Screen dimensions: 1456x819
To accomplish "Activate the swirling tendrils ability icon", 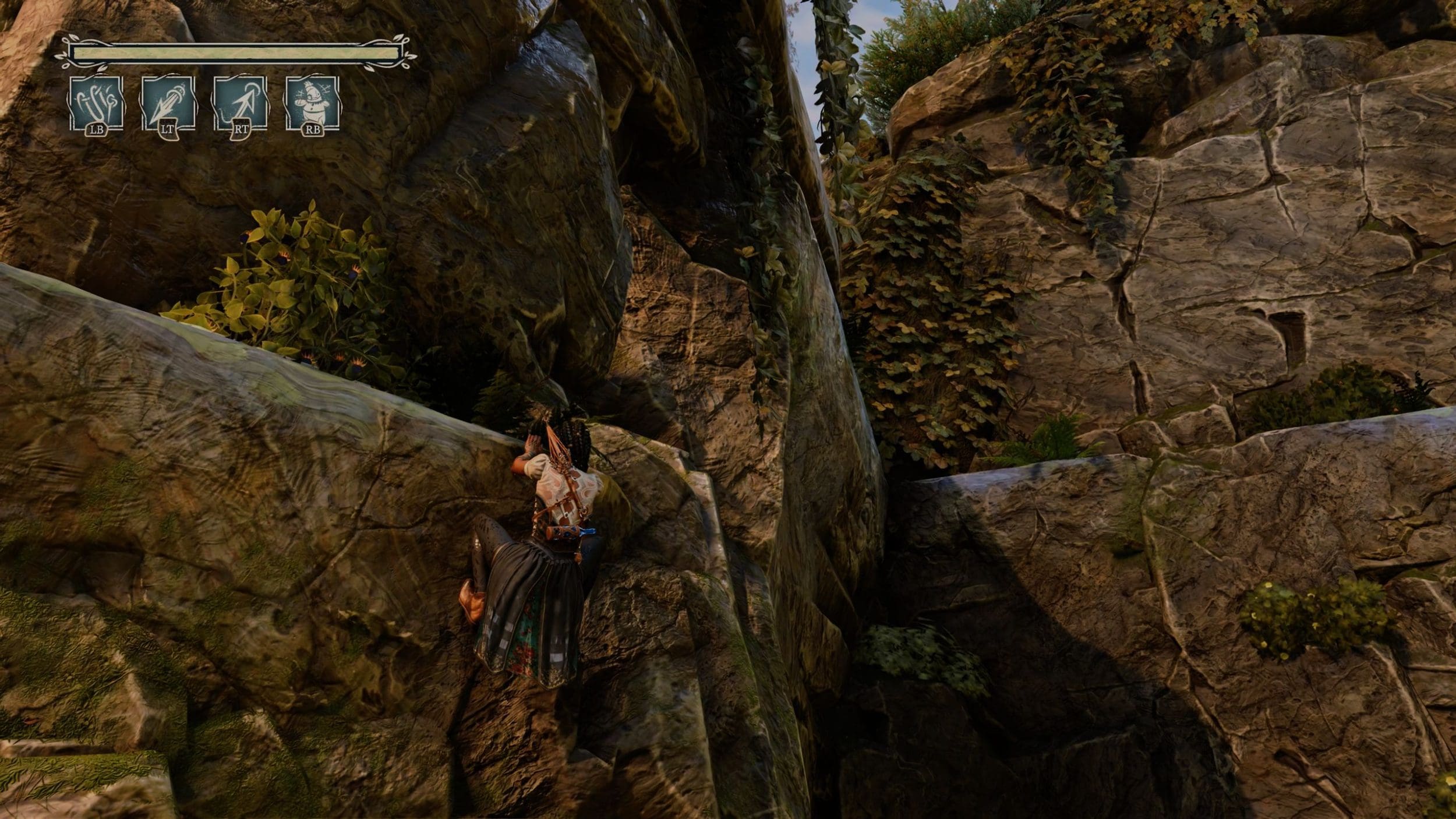I will 96,103.
